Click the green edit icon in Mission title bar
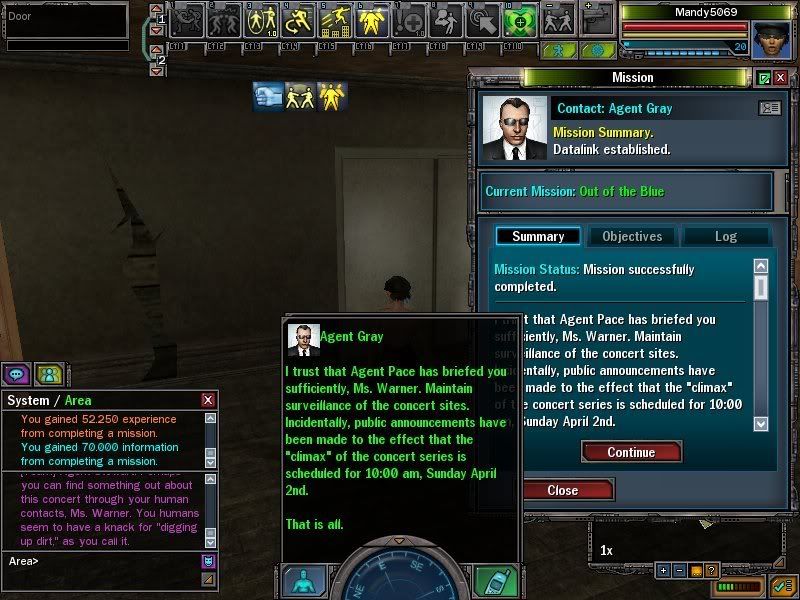800x600 pixels. tap(765, 78)
